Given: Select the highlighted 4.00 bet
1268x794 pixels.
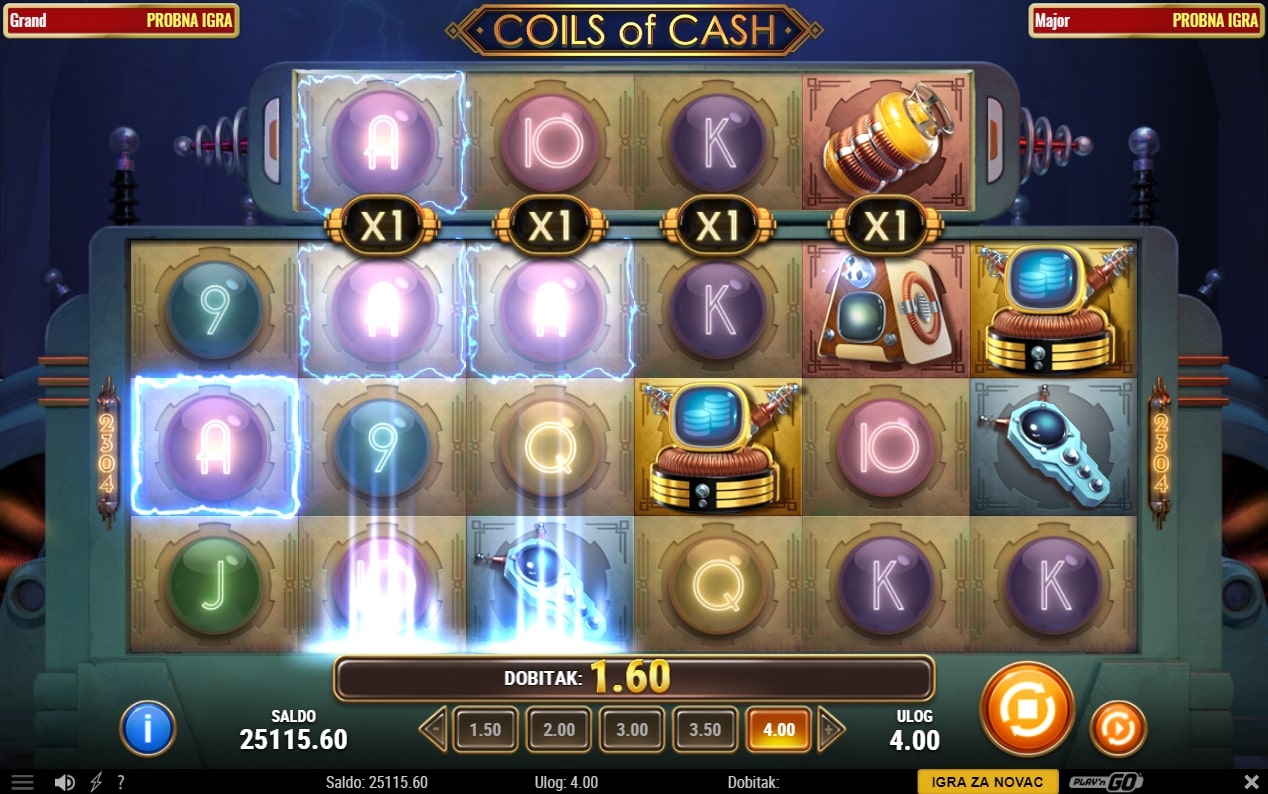Looking at the screenshot, I should tap(778, 729).
